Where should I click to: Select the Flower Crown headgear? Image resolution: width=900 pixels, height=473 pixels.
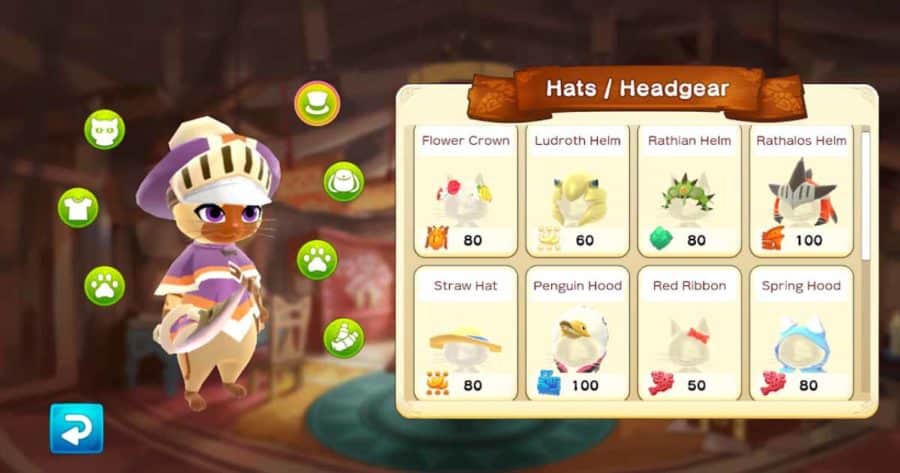point(466,190)
